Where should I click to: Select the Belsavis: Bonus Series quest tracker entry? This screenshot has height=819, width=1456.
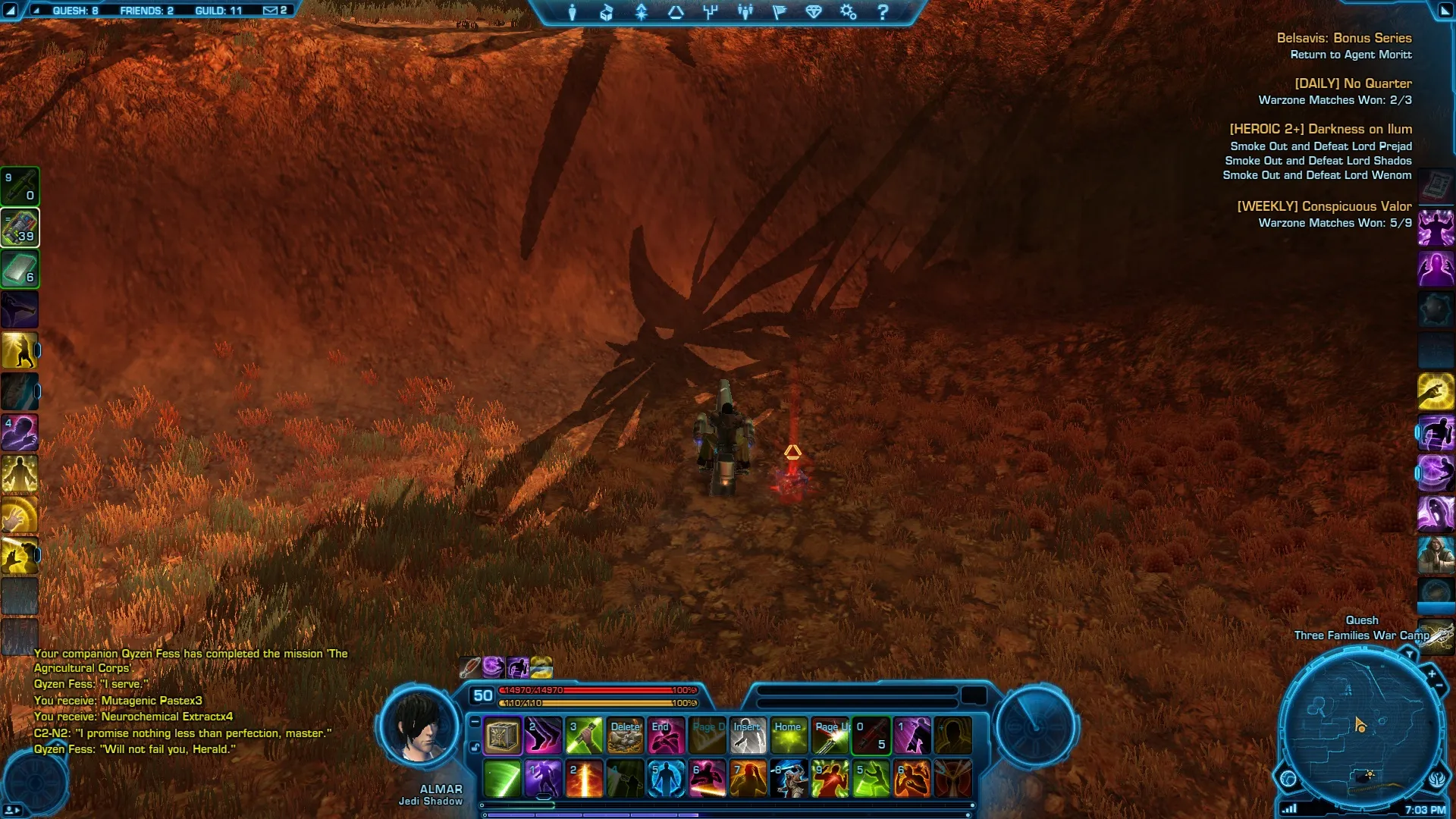pos(1344,38)
